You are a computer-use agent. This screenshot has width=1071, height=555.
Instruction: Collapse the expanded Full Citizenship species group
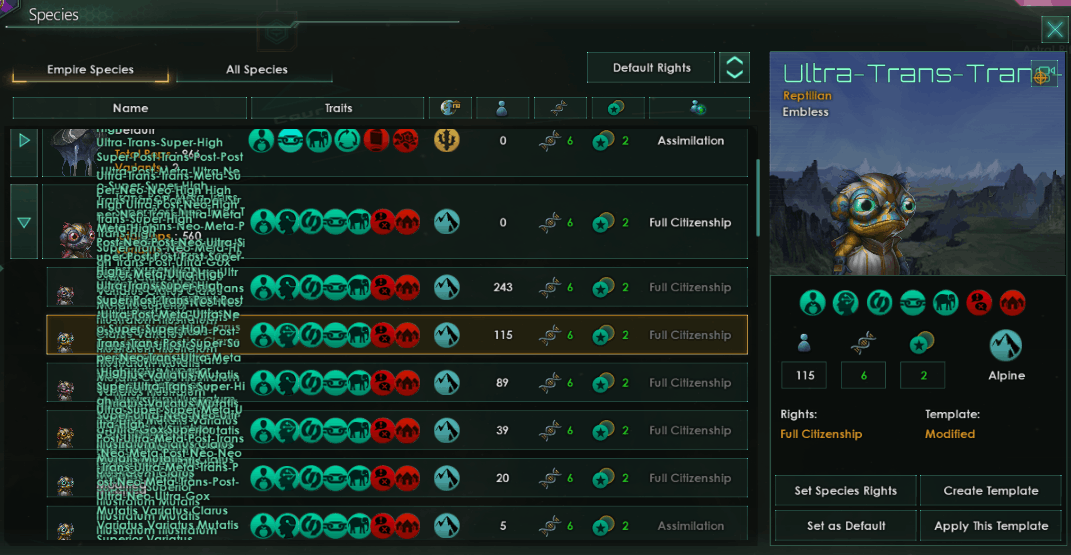point(24,222)
